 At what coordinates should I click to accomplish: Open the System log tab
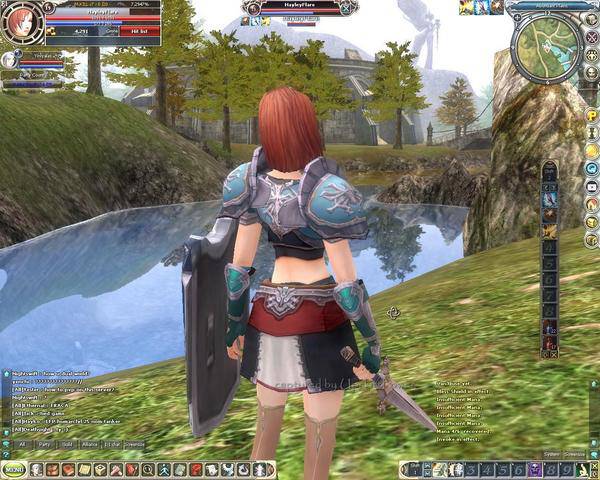click(552, 453)
